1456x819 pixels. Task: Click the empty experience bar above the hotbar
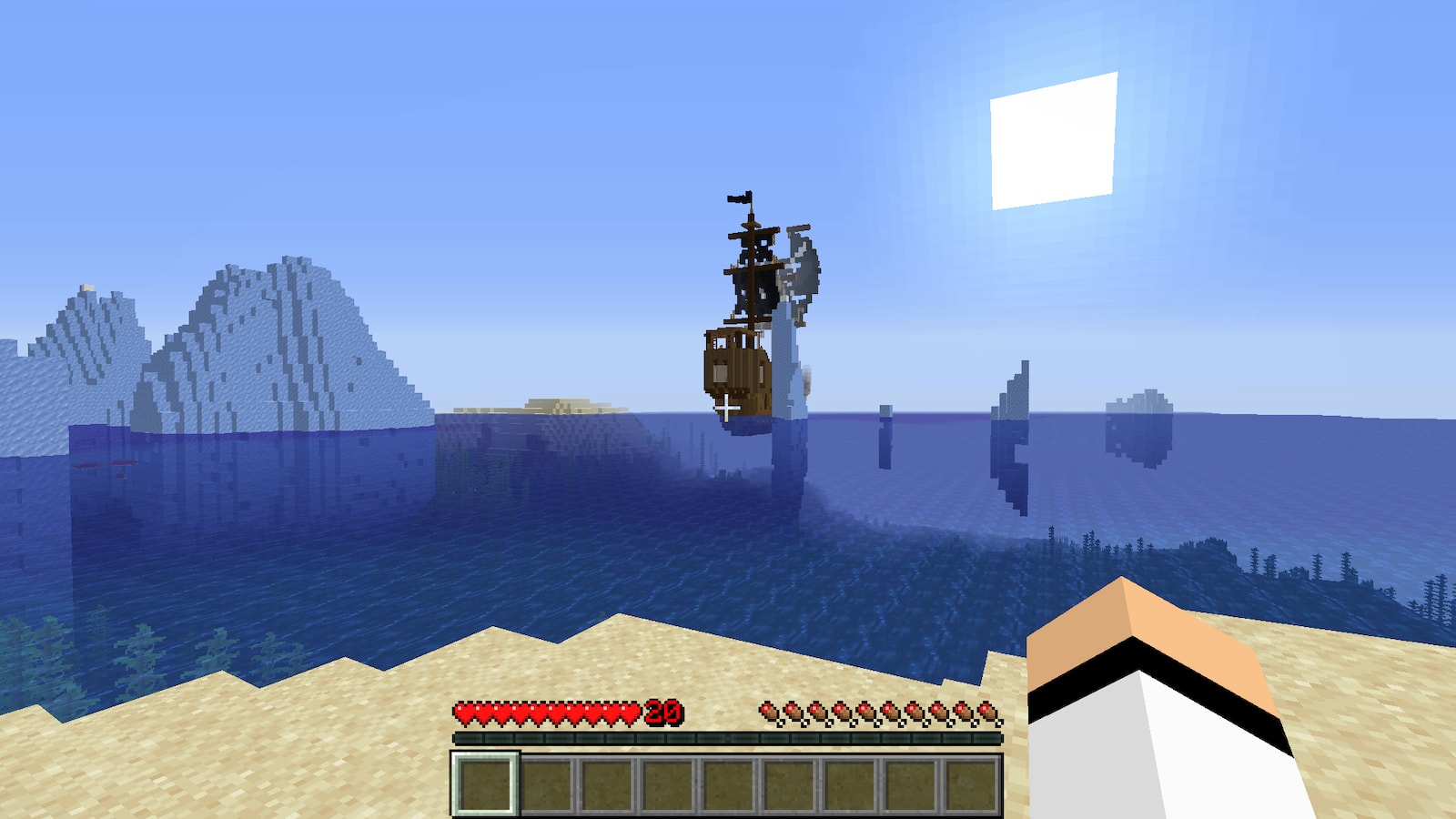[728, 739]
